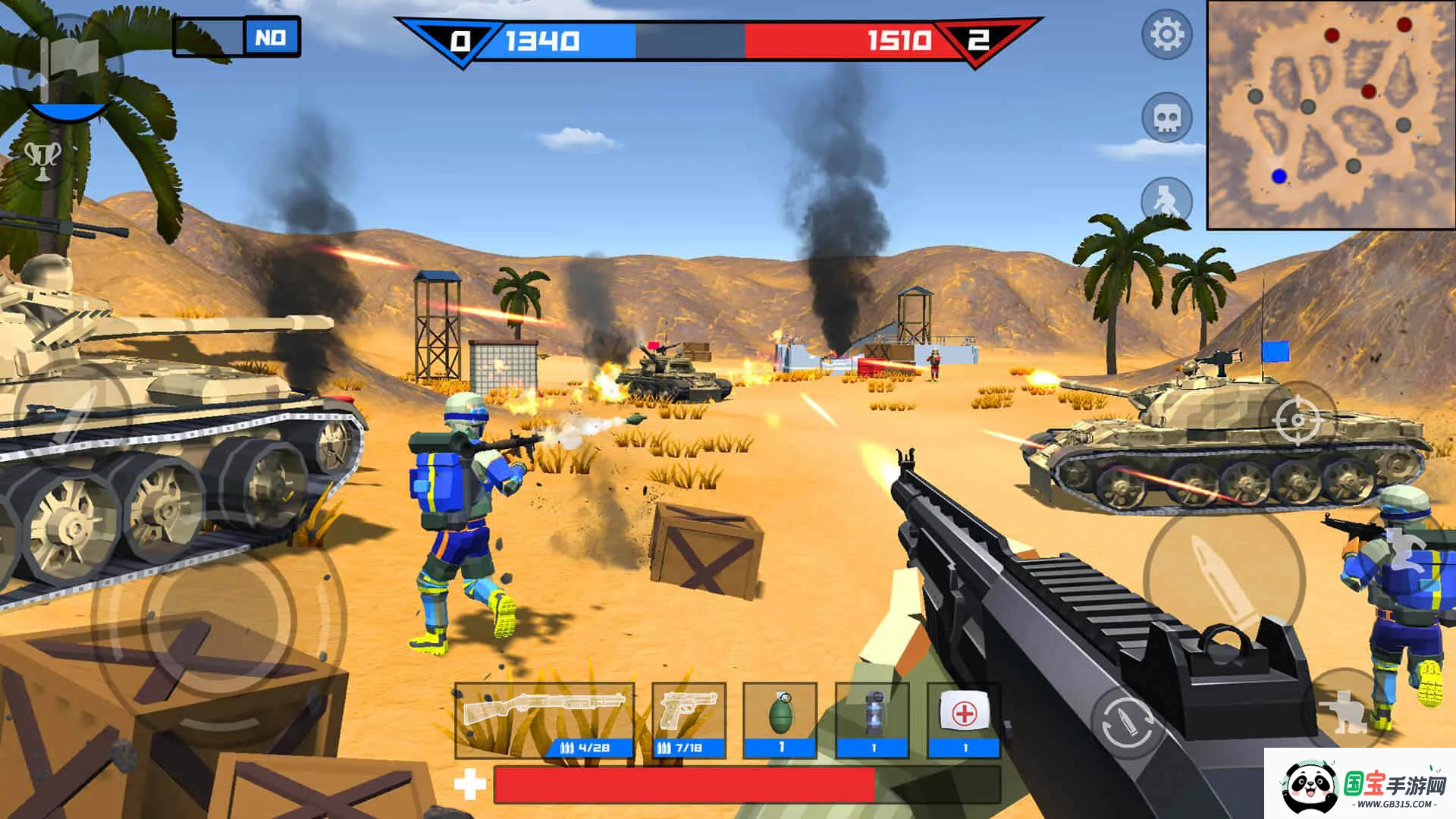Open the trophy leaderboard icon
Screen dimensions: 1456x819
tap(43, 160)
